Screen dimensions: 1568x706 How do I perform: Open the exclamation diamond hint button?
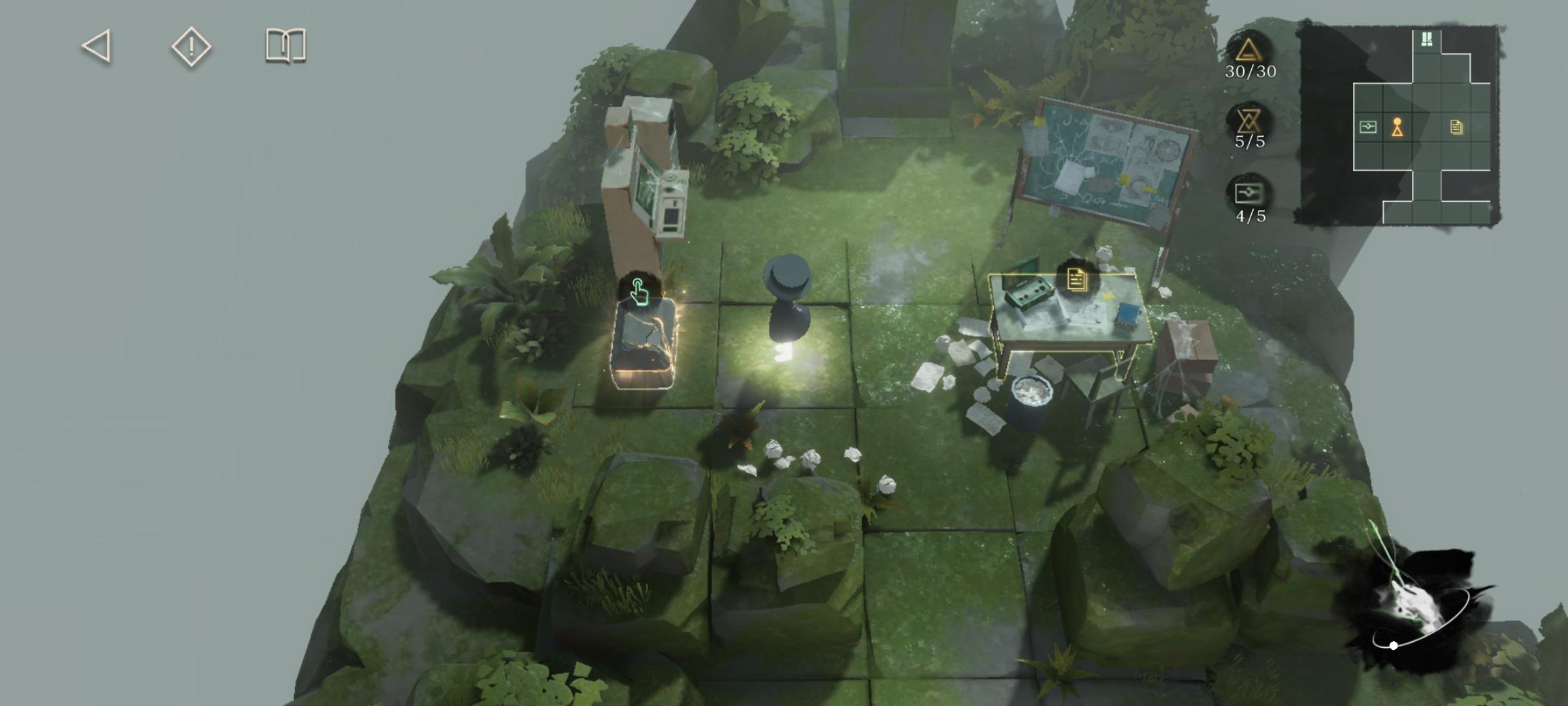pos(191,46)
